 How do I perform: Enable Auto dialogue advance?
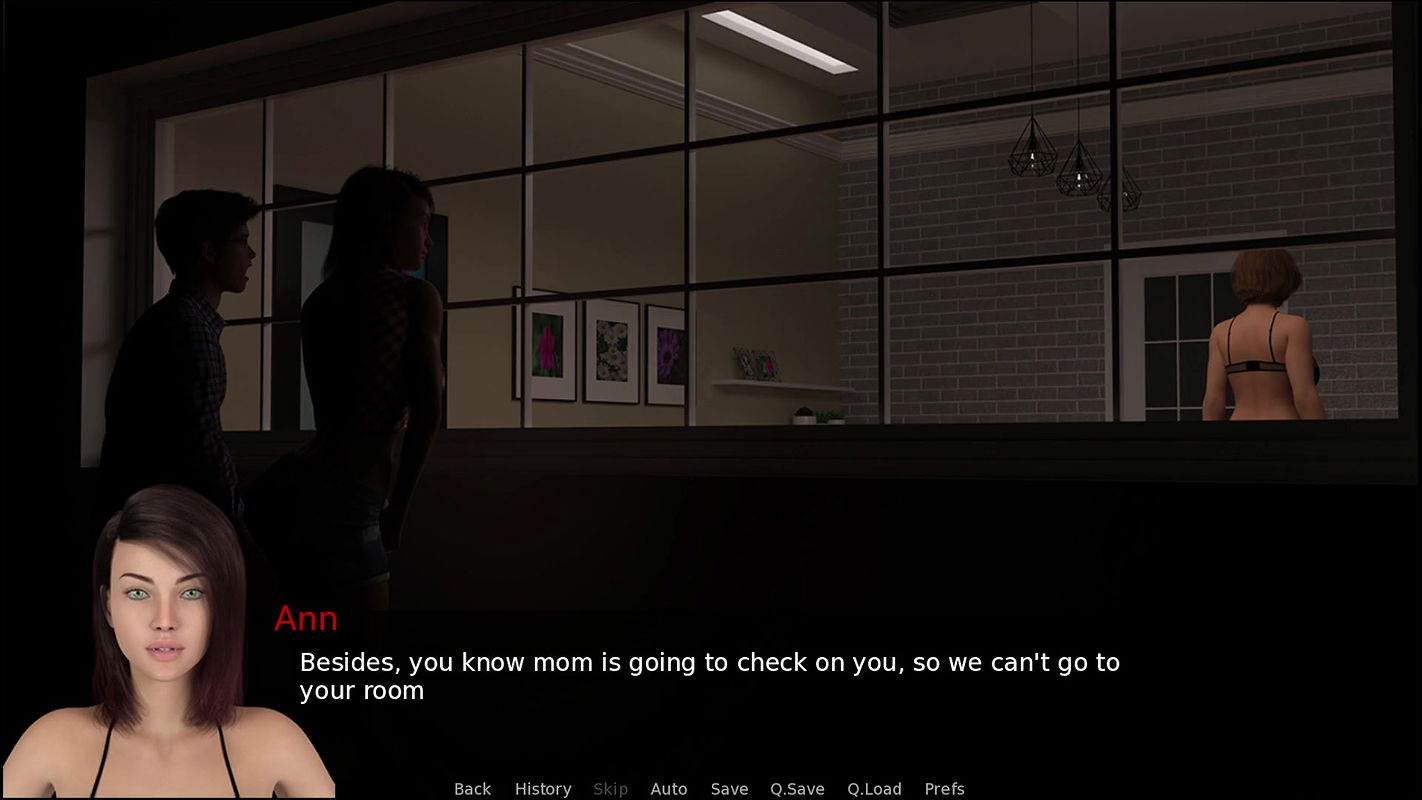[x=669, y=789]
